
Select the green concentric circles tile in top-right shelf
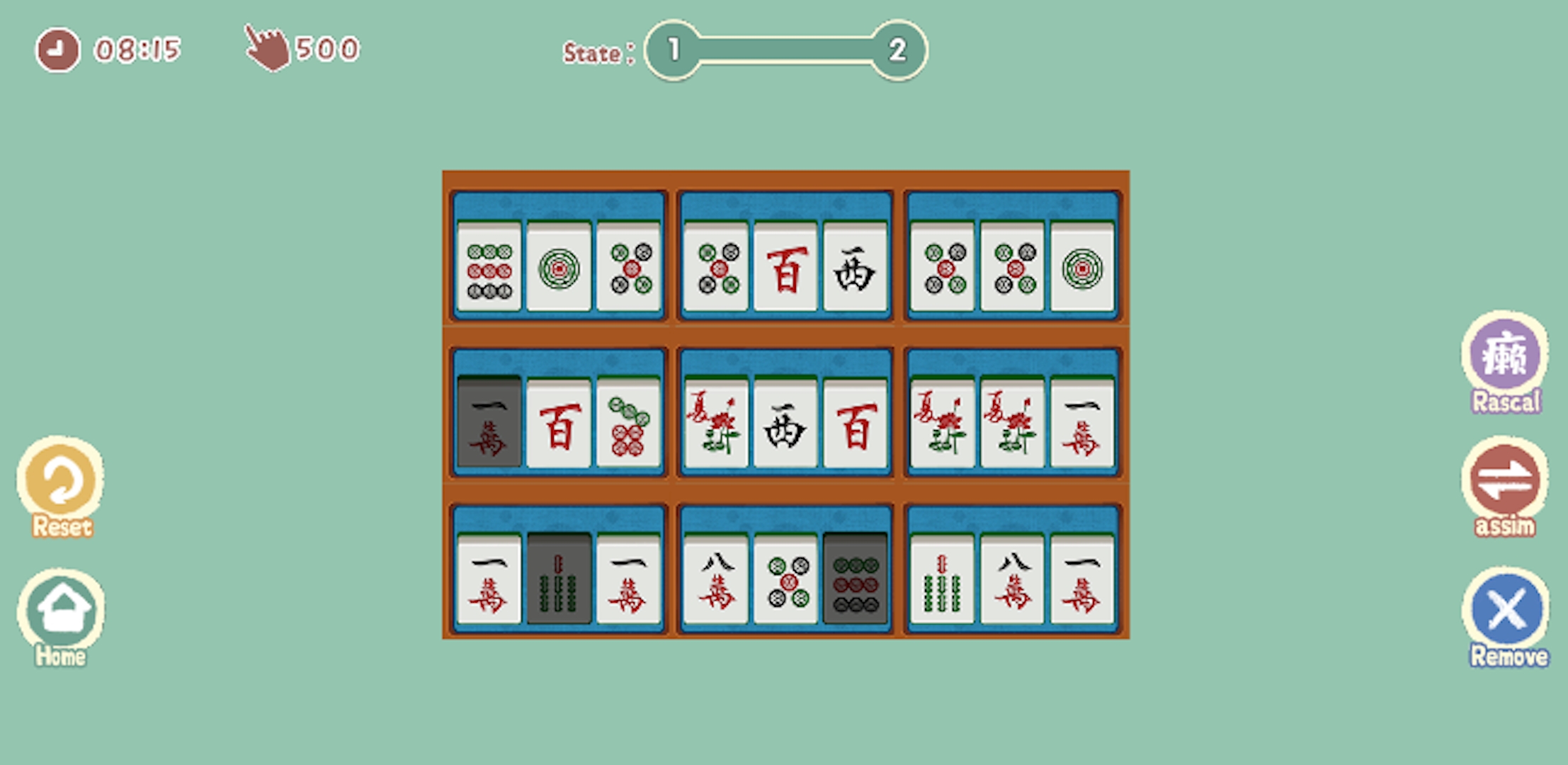pyautogui.click(x=1082, y=268)
